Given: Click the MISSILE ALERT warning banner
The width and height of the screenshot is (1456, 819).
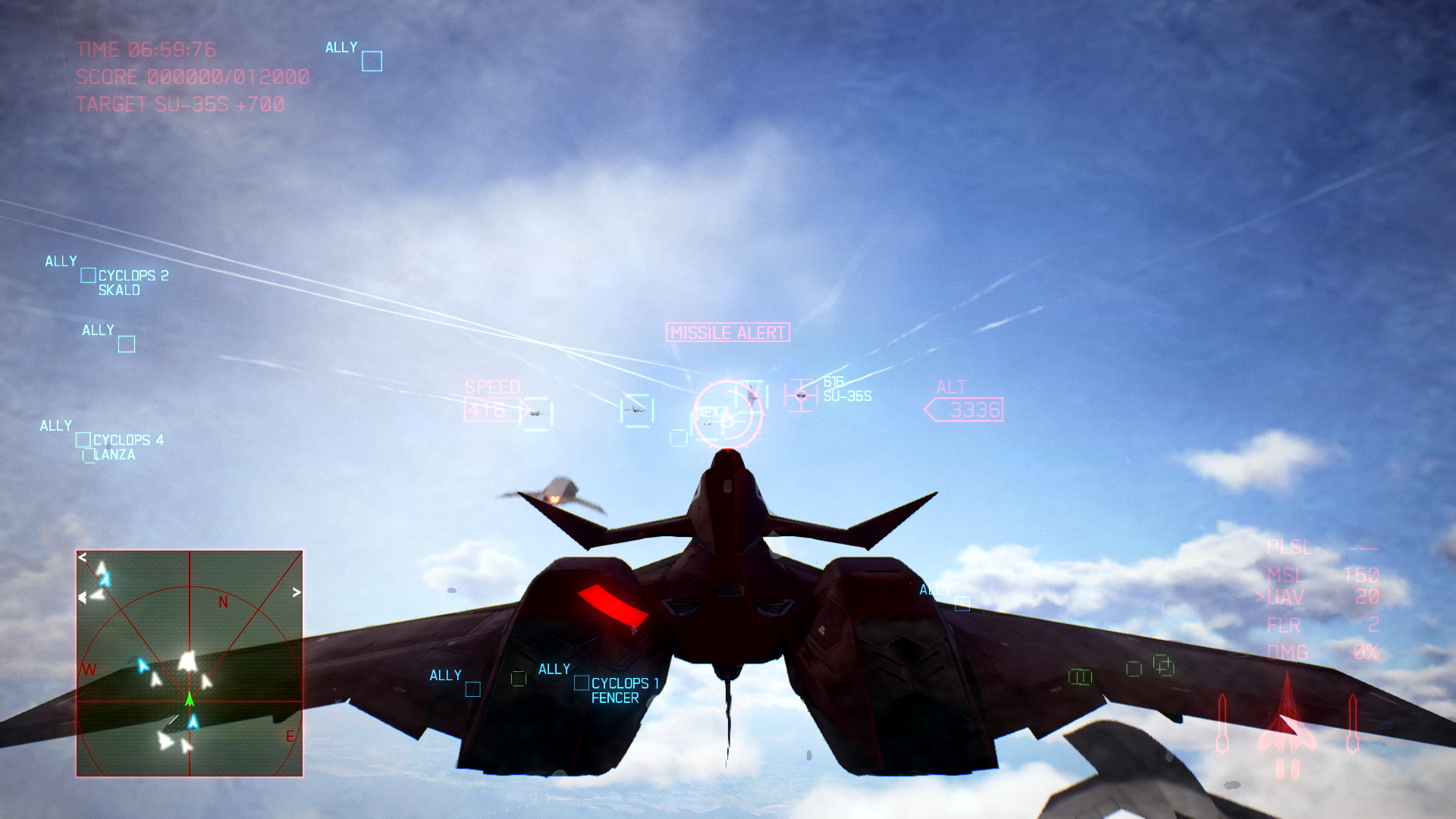Looking at the screenshot, I should (x=727, y=332).
